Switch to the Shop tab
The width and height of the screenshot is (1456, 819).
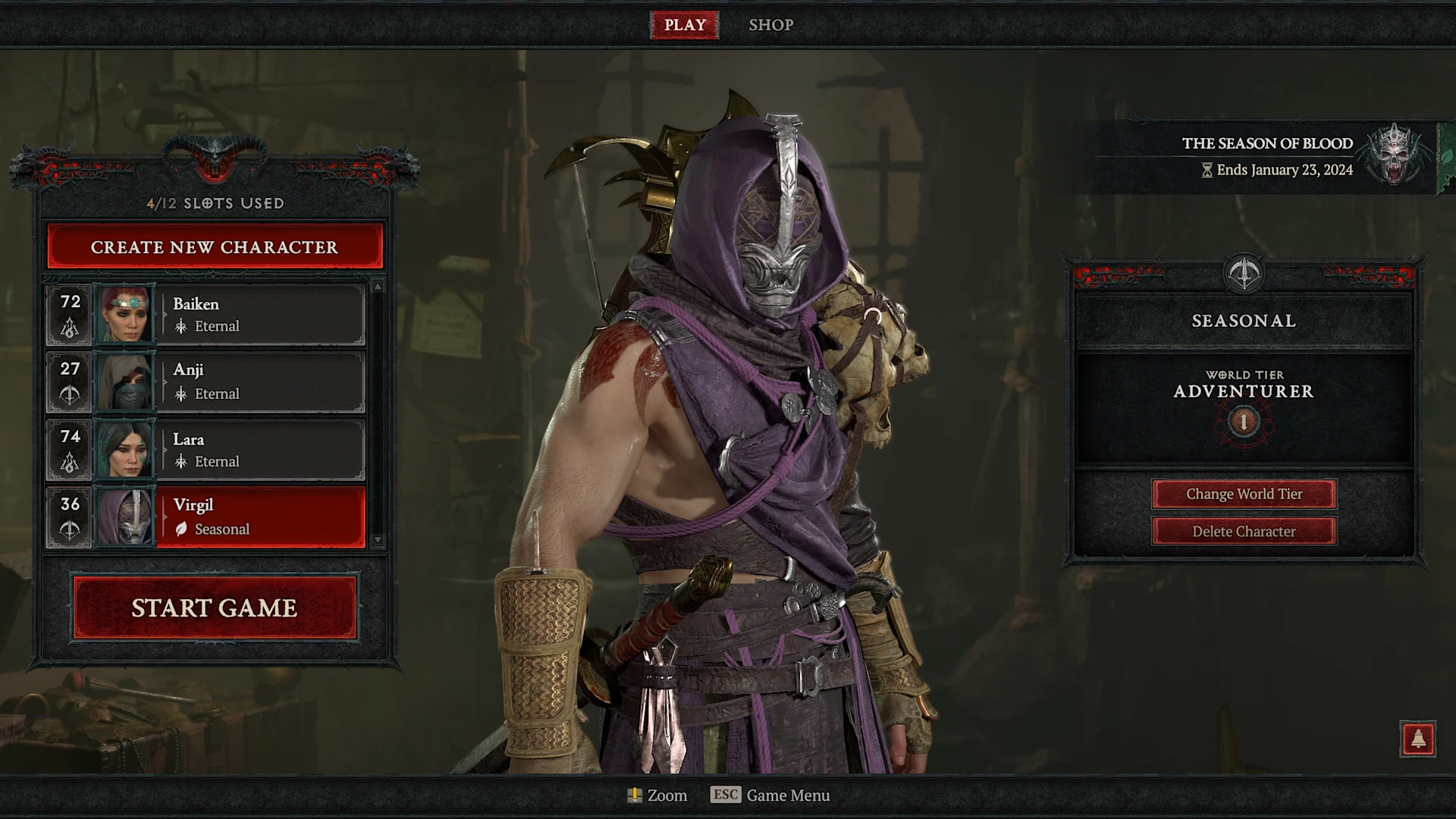(770, 25)
